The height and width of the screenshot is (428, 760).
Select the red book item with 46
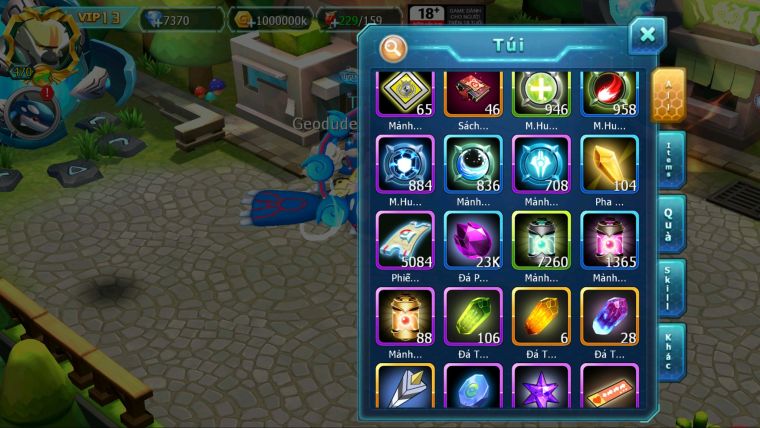pyautogui.click(x=473, y=93)
